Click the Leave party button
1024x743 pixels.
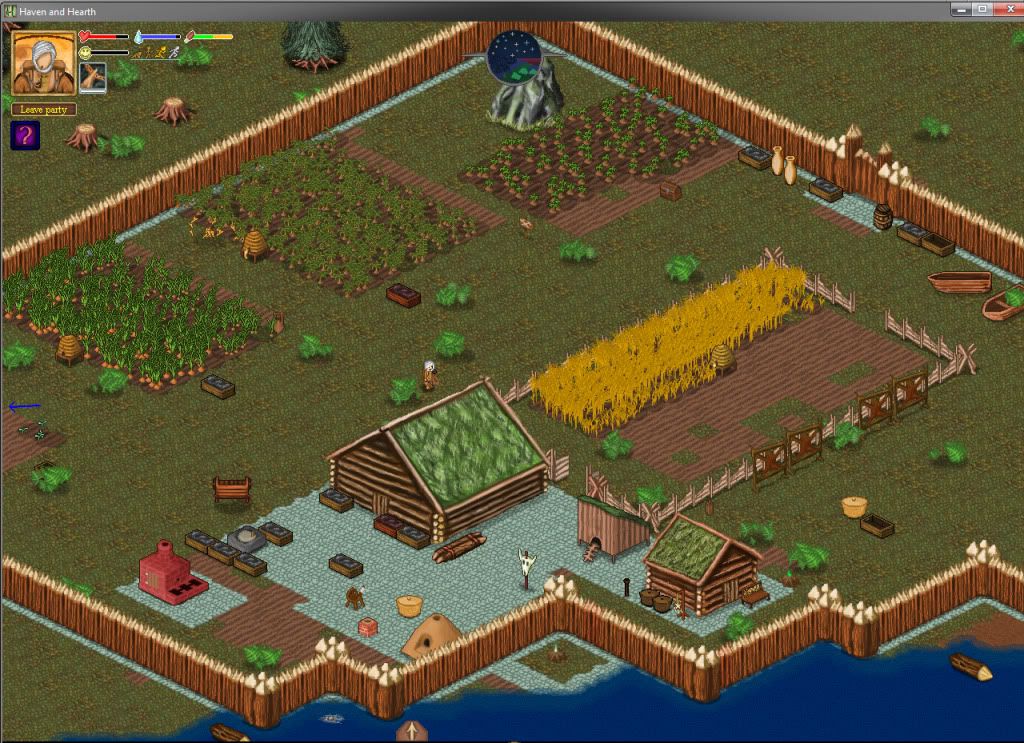44,109
